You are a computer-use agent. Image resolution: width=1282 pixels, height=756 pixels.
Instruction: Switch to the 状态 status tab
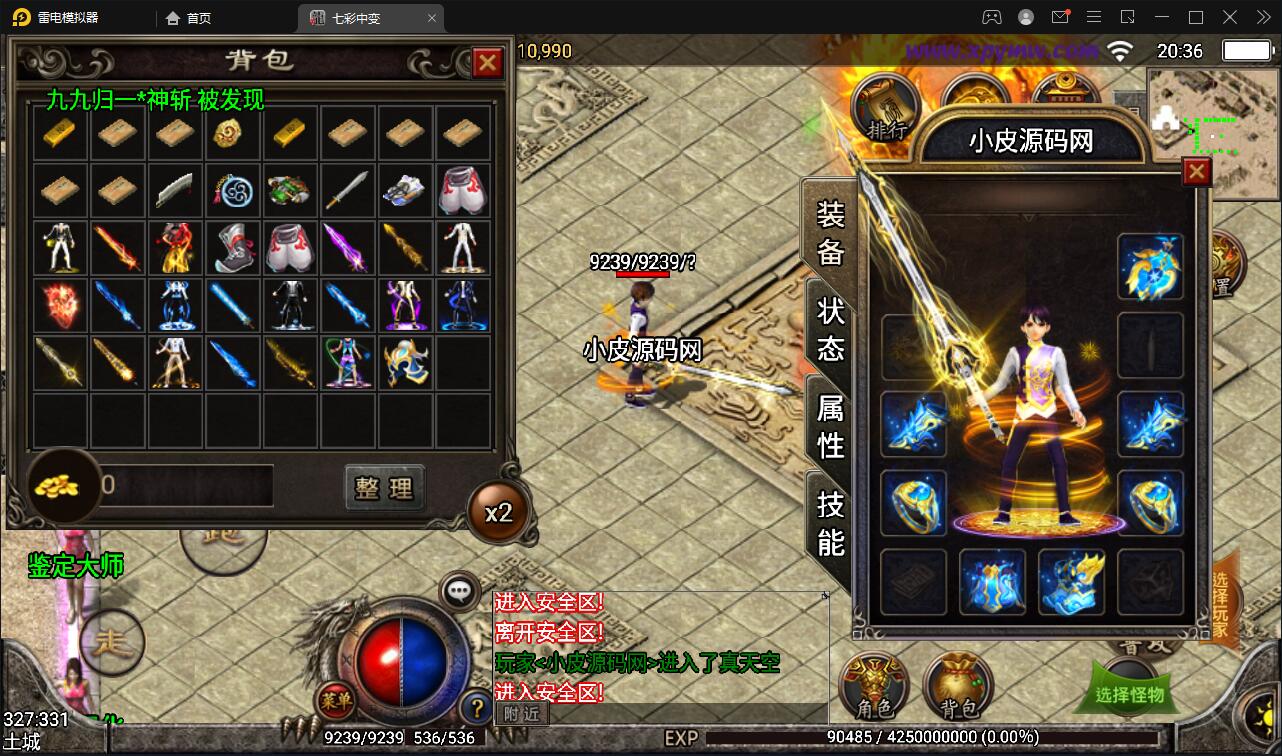[831, 329]
